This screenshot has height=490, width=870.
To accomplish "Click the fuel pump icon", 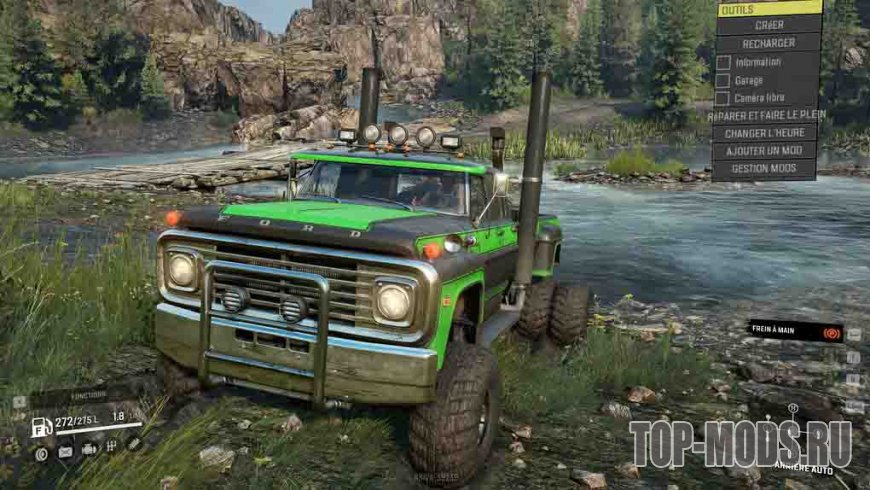I will tap(42, 427).
